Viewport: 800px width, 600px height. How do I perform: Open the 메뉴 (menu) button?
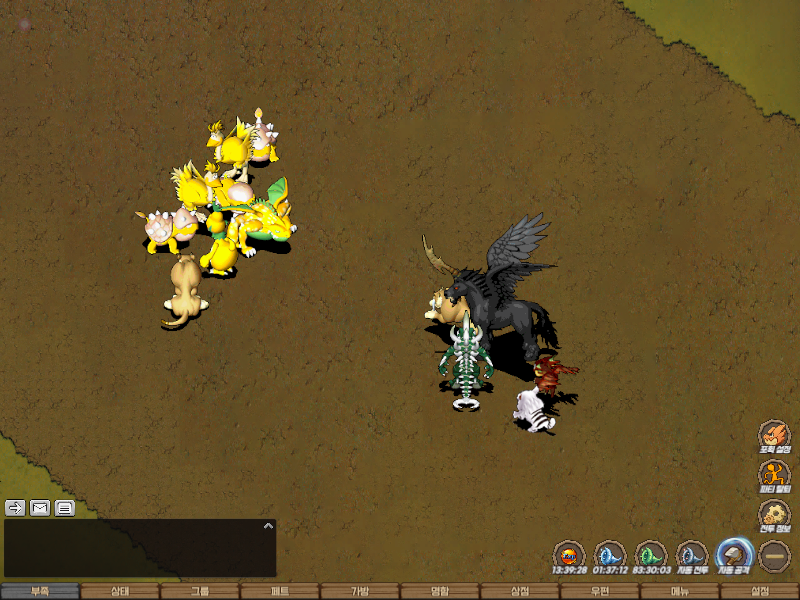tap(680, 591)
